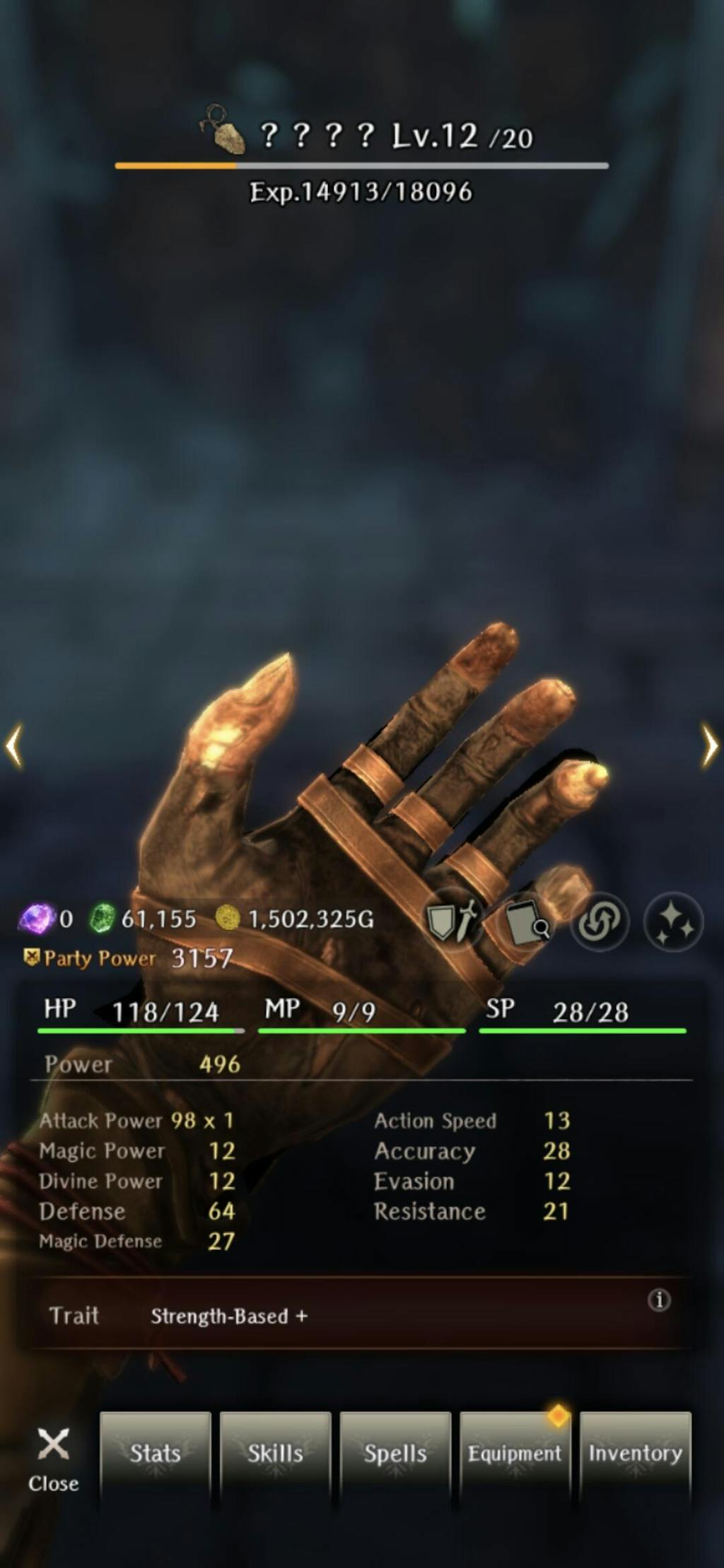Image resolution: width=724 pixels, height=1568 pixels.
Task: Go to the next character with right arrow
Action: pyautogui.click(x=709, y=745)
